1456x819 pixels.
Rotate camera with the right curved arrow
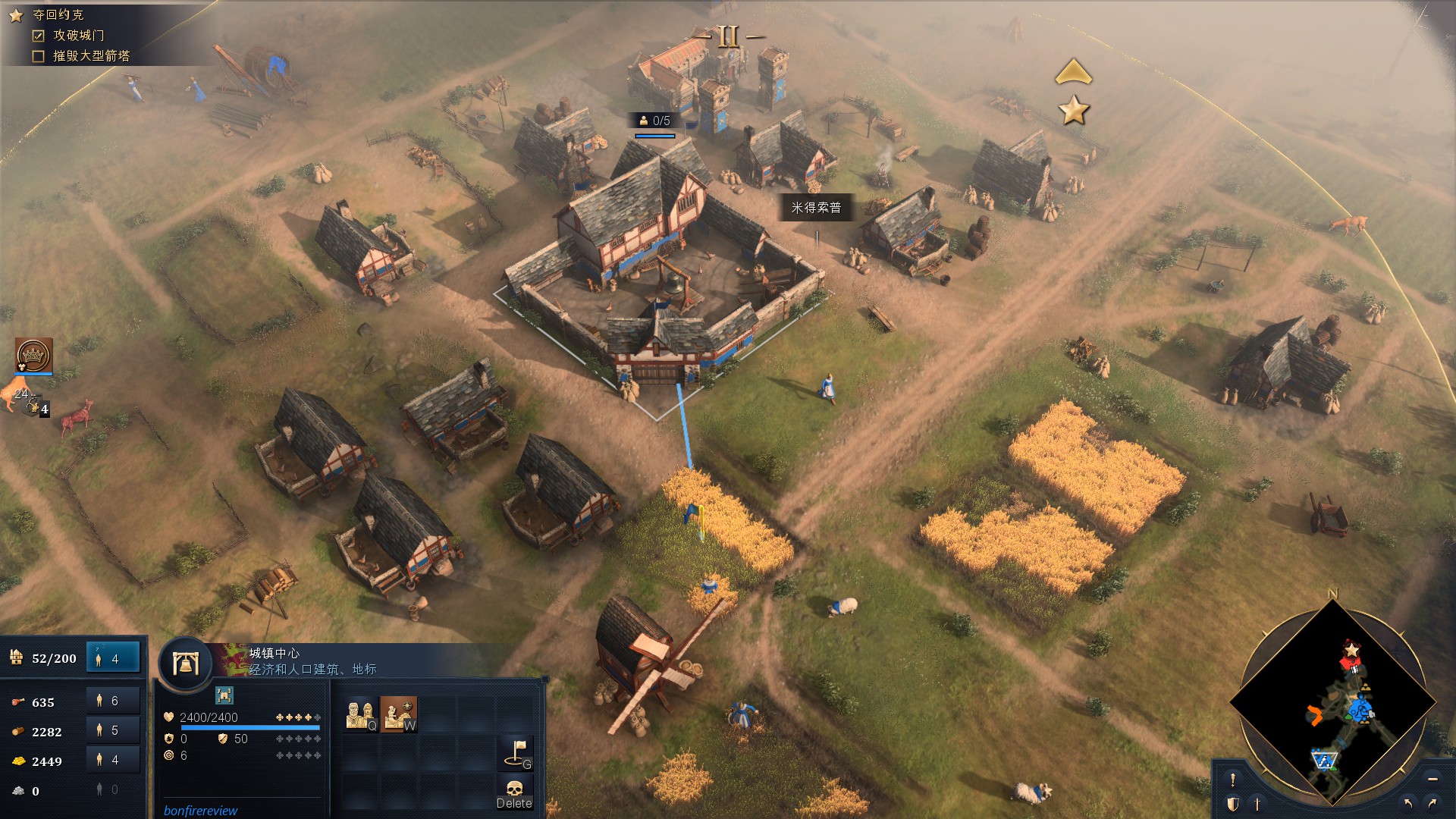[x=1432, y=803]
